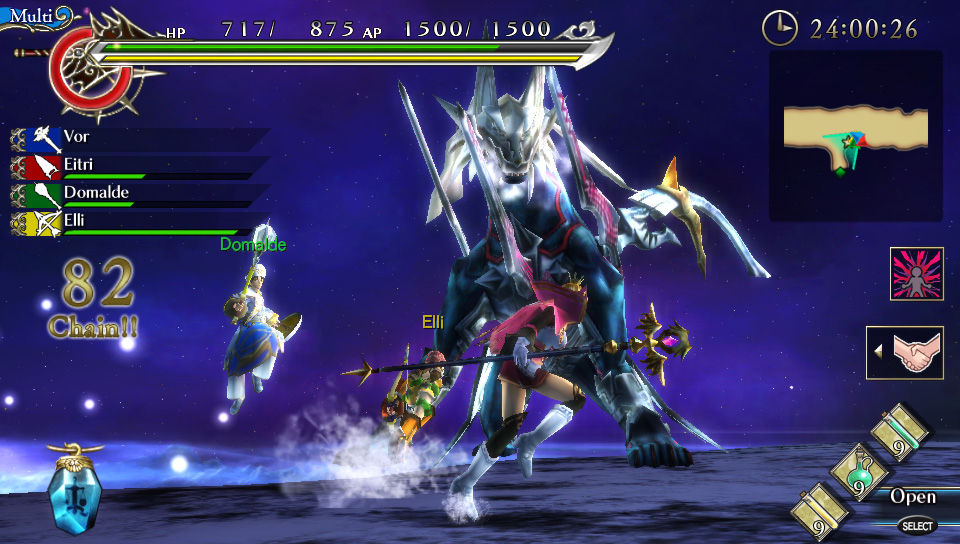Open the item pouch via Open label
Image resolution: width=960 pixels, height=544 pixels.
coord(912,497)
